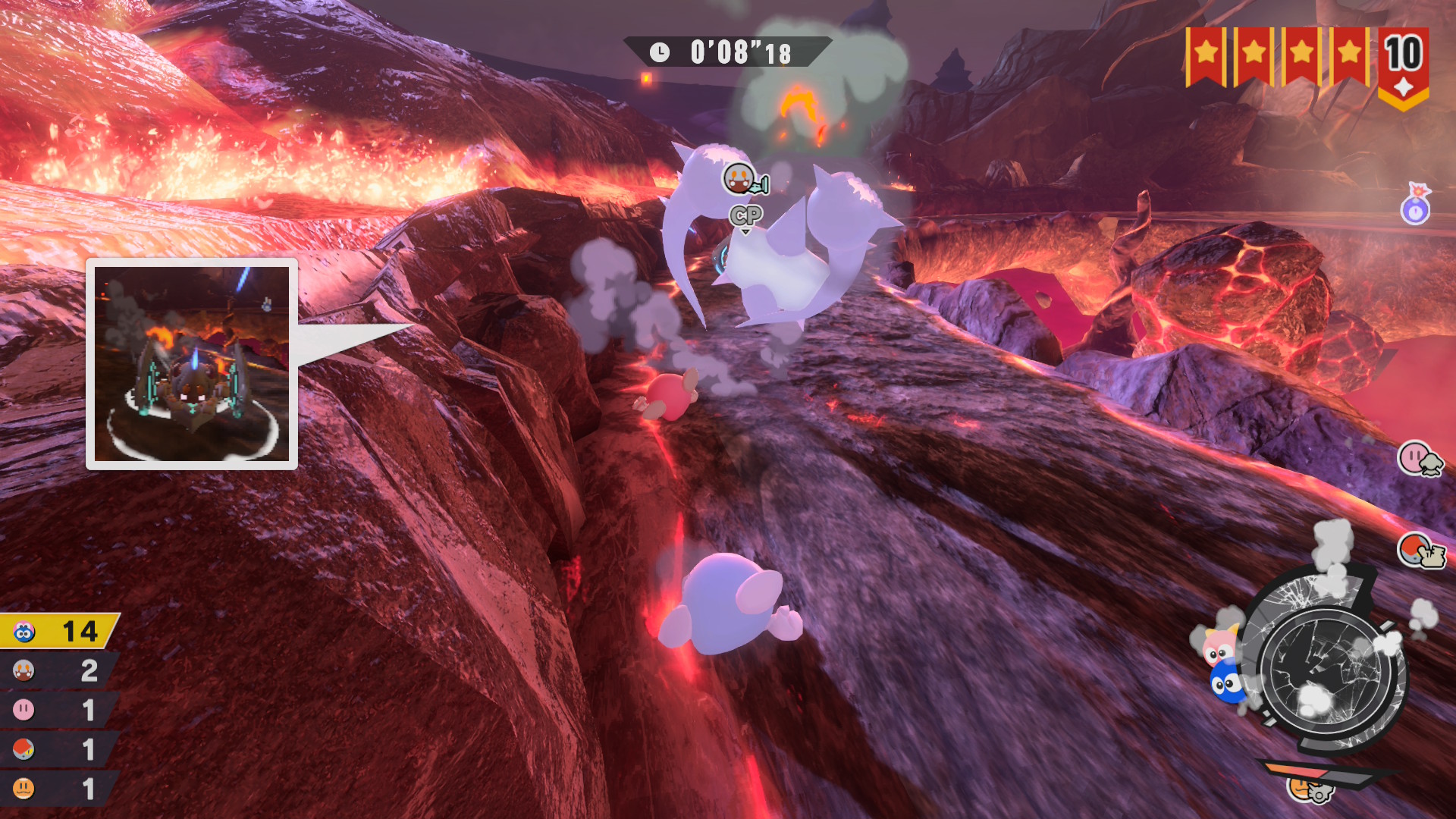Click the CP marker above the rival

(745, 216)
